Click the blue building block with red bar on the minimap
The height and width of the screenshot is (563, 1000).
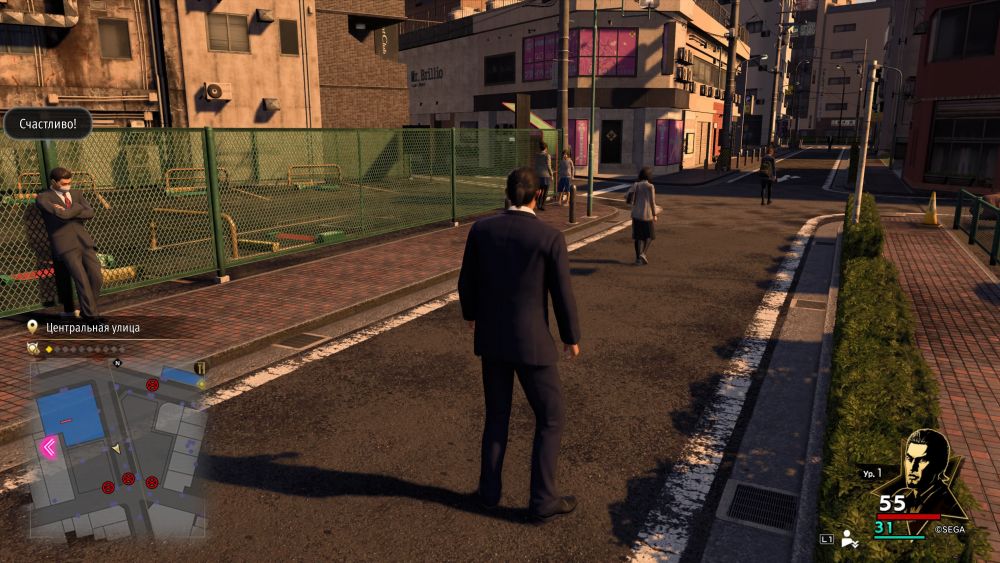tap(70, 414)
